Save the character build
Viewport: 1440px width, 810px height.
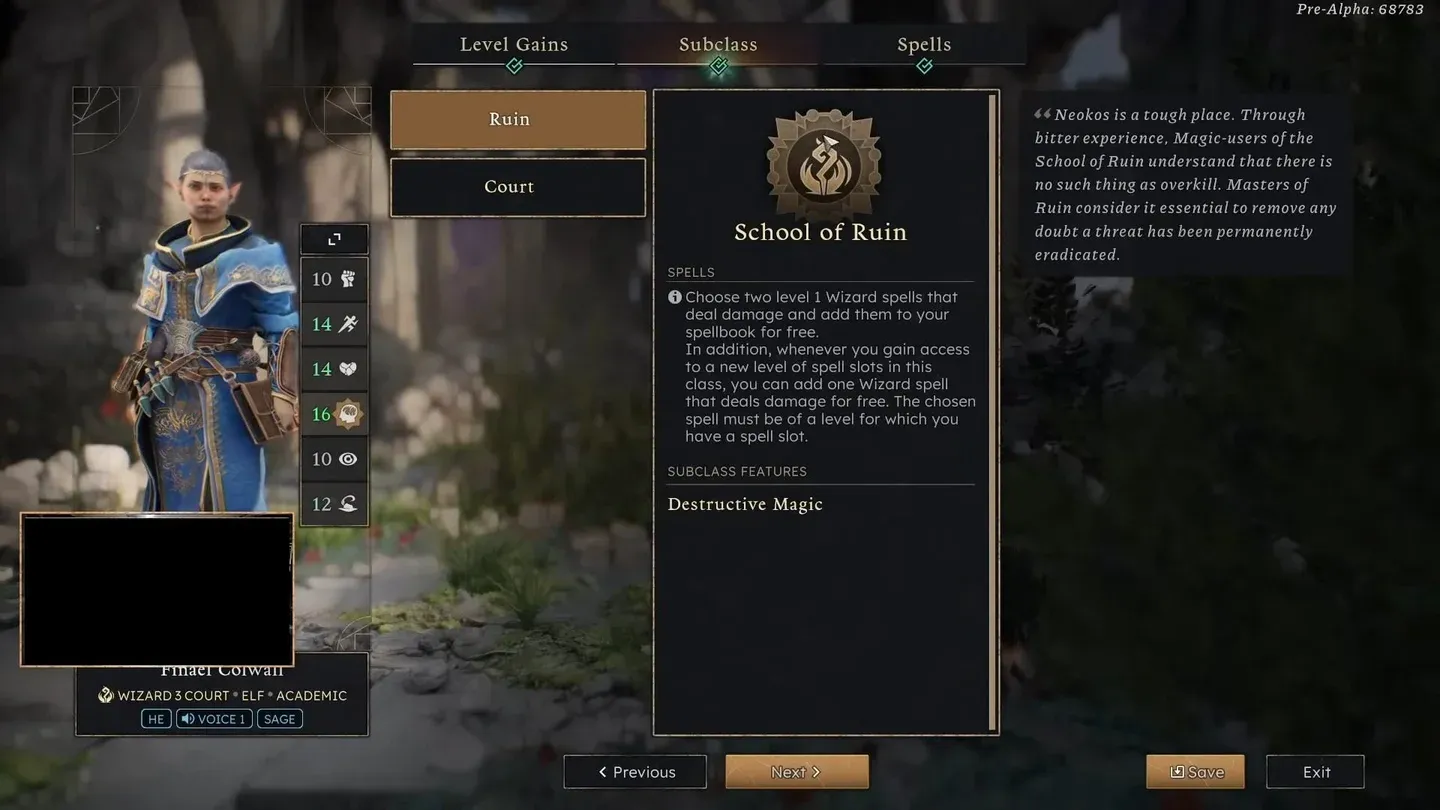(x=1195, y=772)
